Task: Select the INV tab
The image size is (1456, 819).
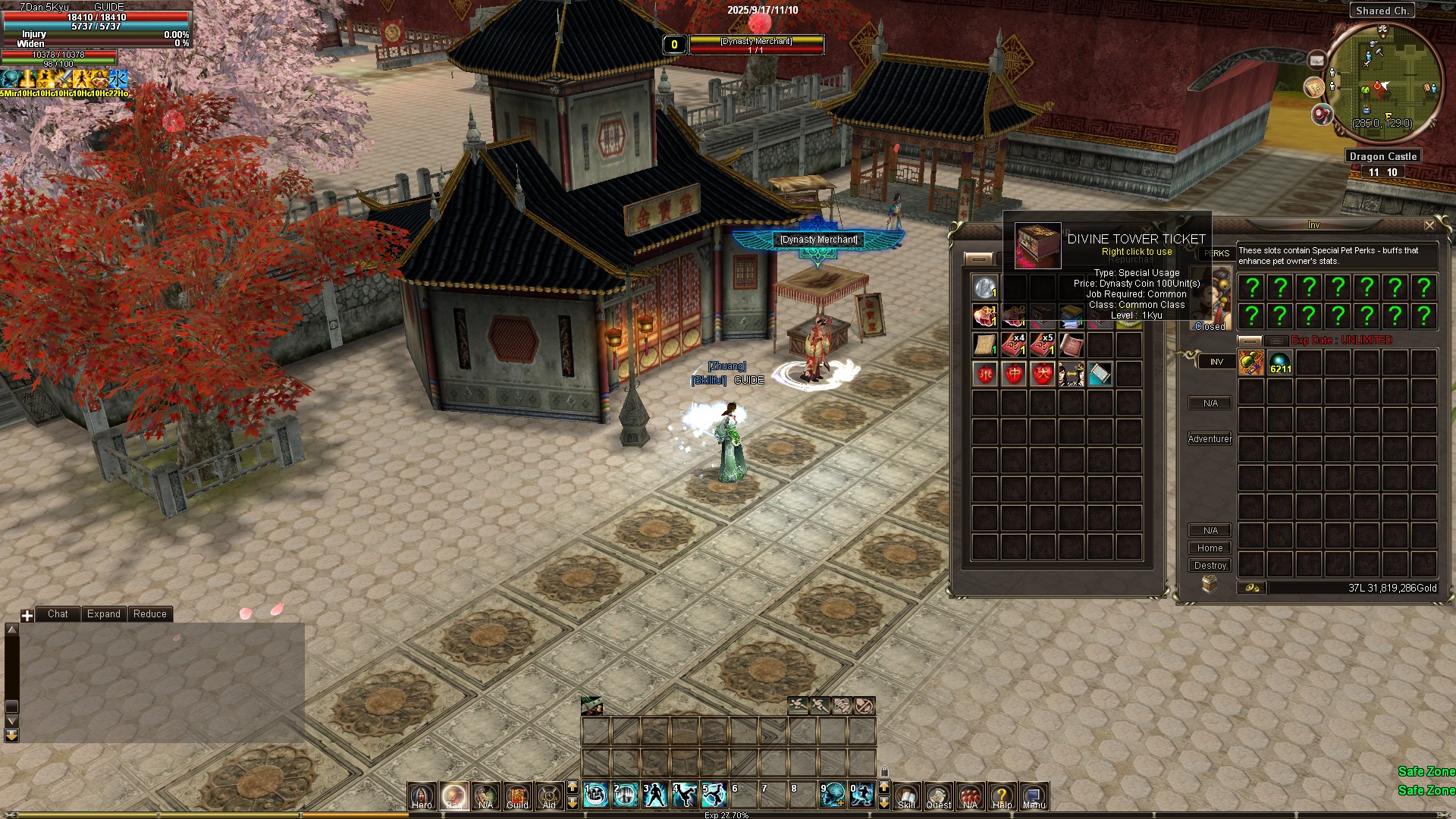Action: point(1216,362)
